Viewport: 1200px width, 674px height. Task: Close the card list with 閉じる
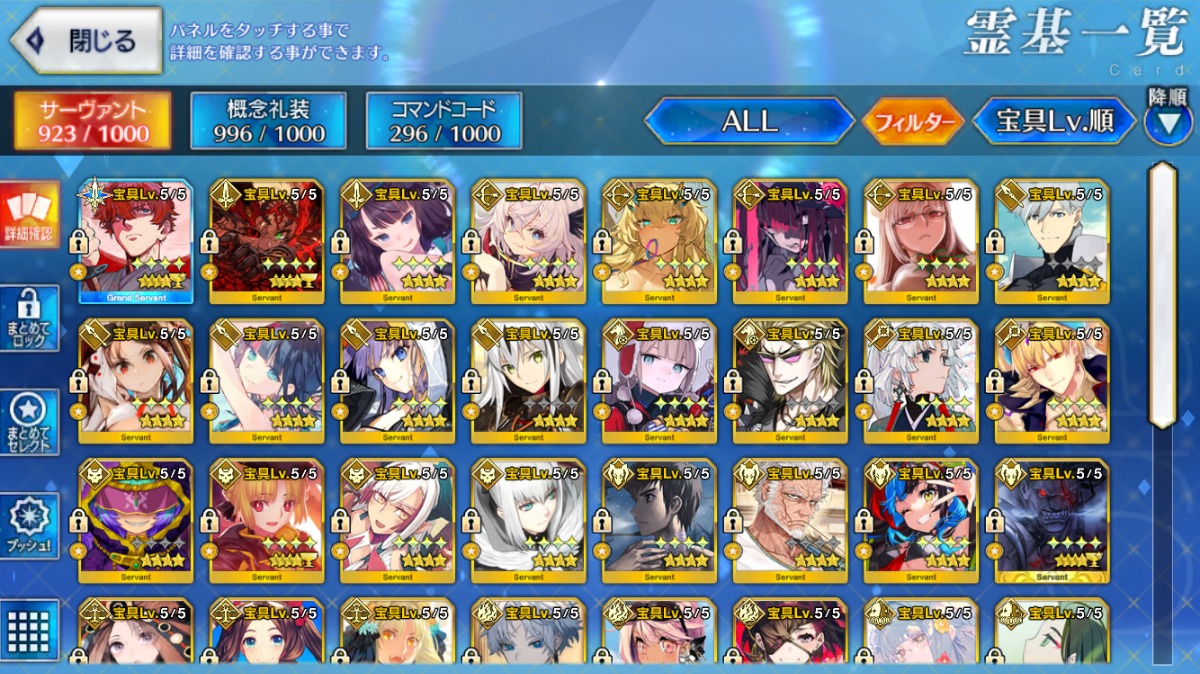pyautogui.click(x=86, y=40)
